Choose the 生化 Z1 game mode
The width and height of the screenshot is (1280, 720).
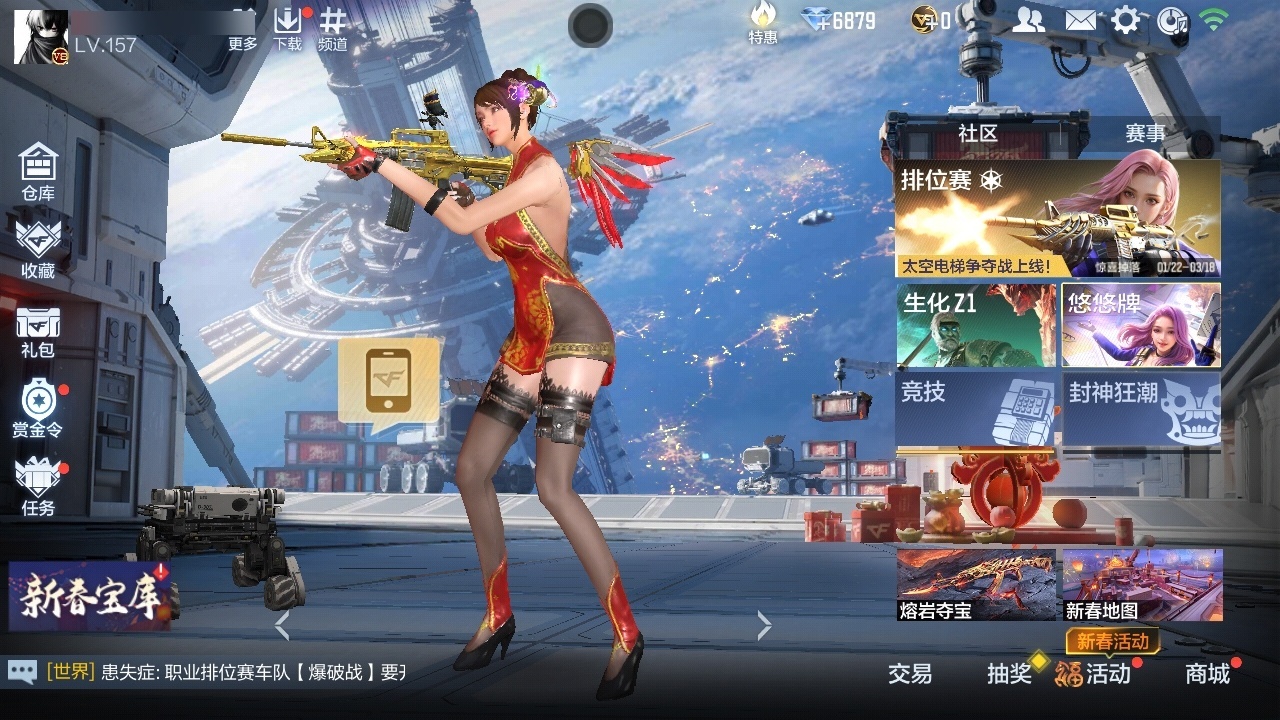[976, 325]
